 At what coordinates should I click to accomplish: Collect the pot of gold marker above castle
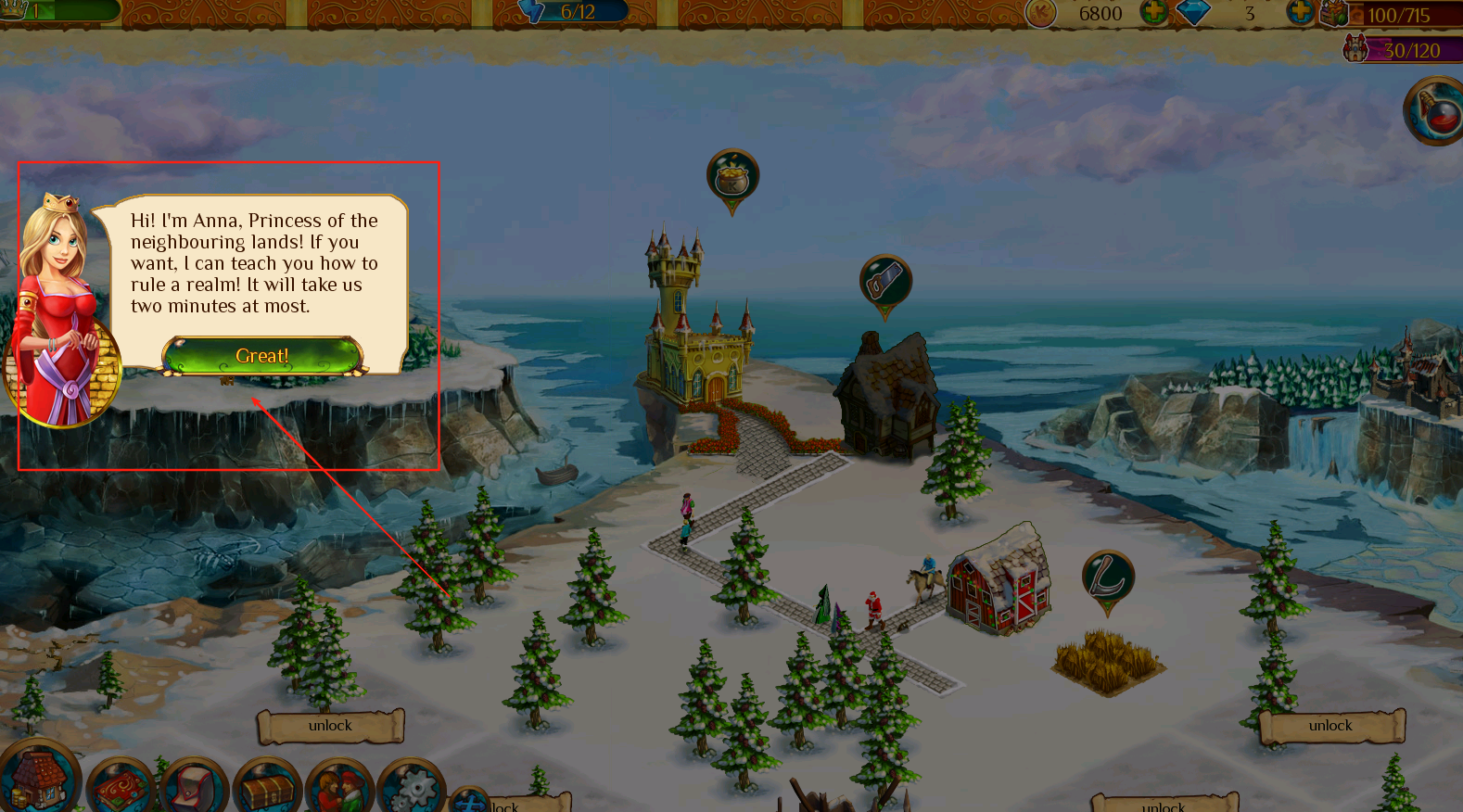coord(732,176)
